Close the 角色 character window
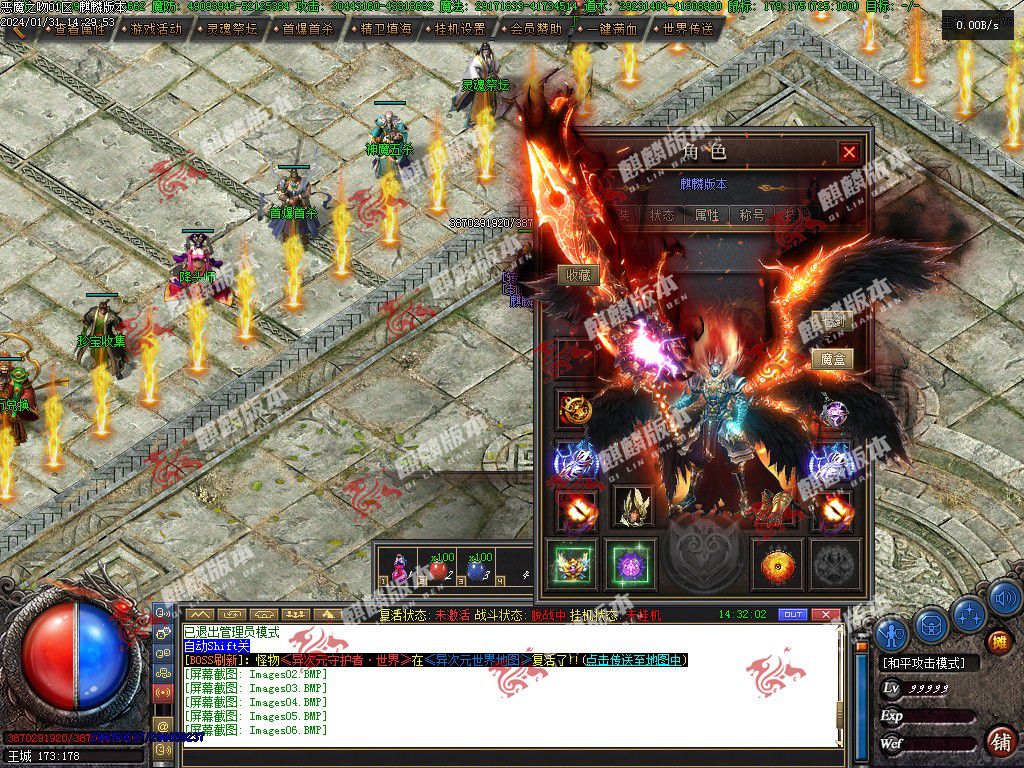 pyautogui.click(x=849, y=152)
